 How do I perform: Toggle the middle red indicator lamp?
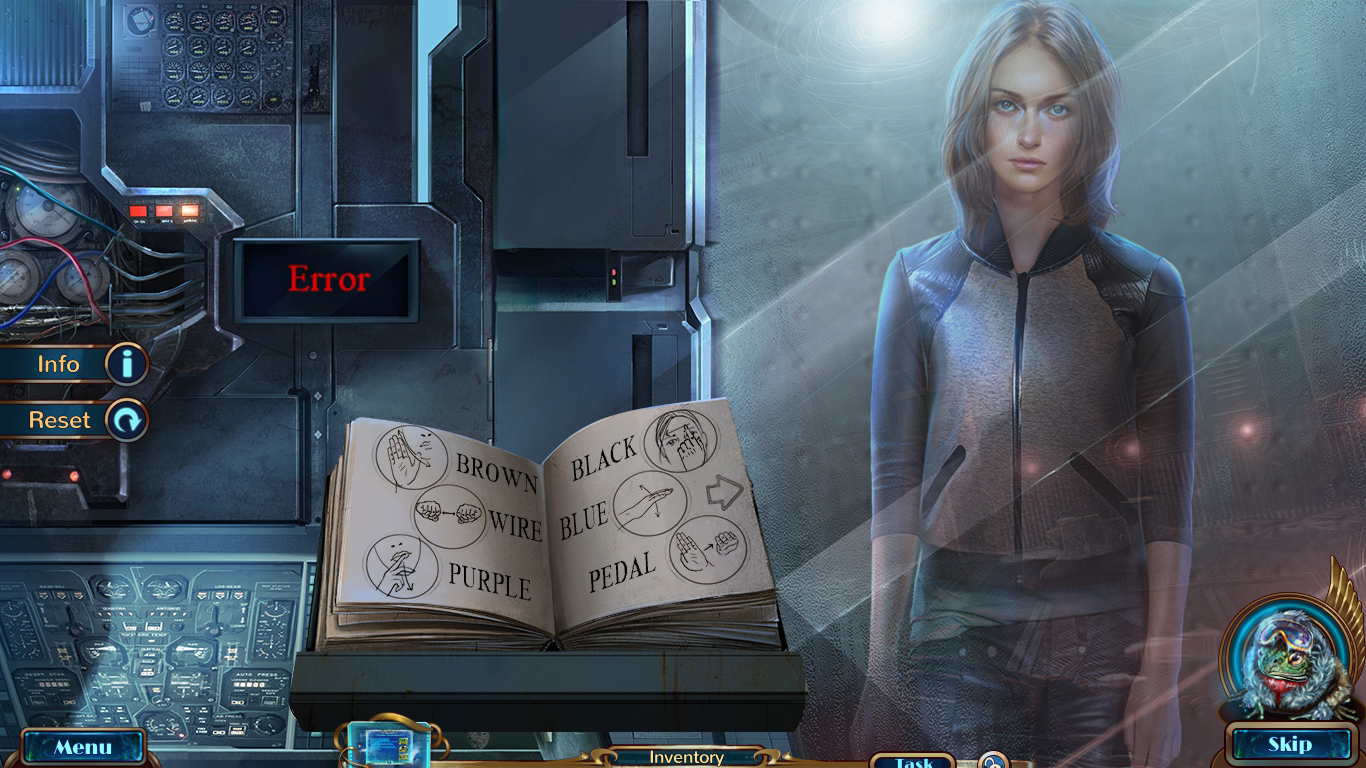(x=164, y=210)
